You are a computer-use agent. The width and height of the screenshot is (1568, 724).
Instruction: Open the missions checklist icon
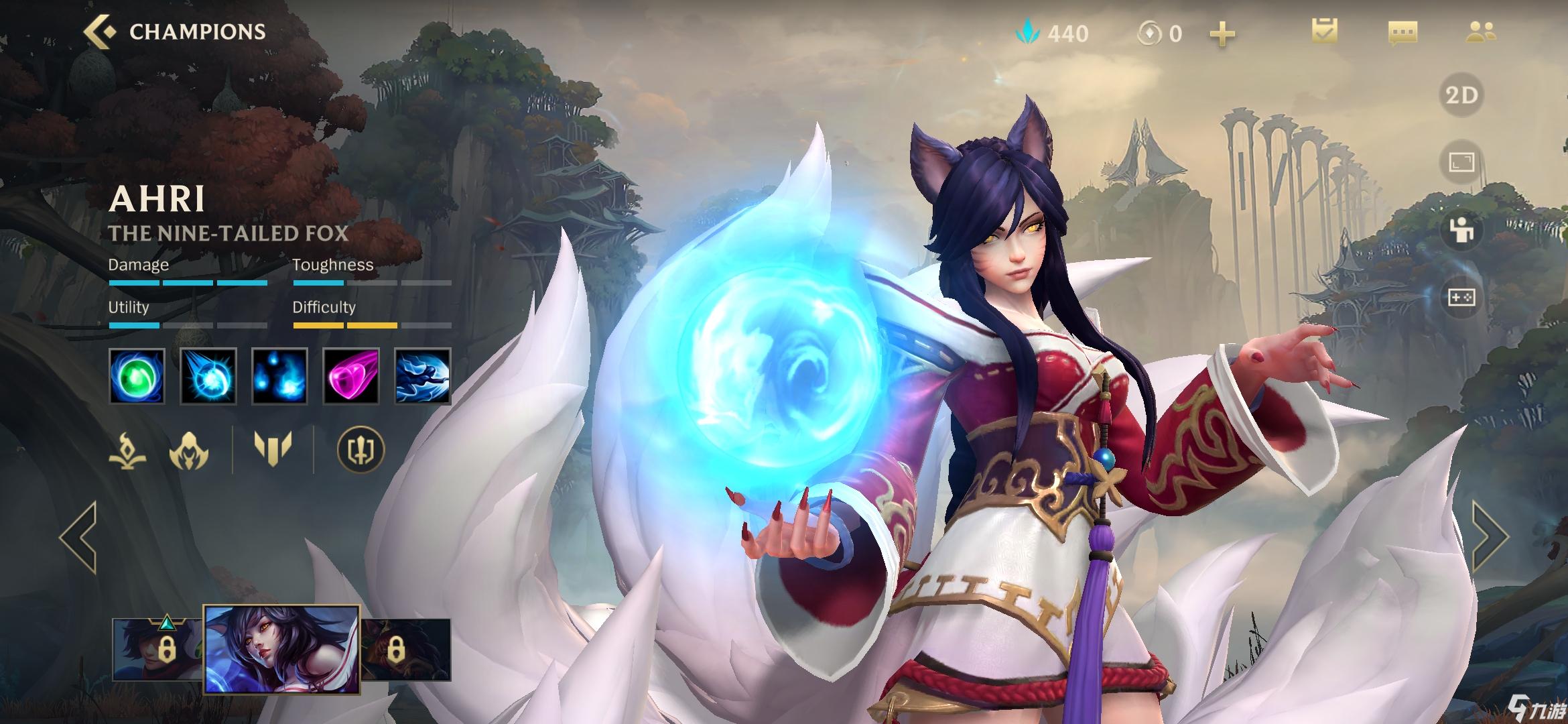[1325, 32]
